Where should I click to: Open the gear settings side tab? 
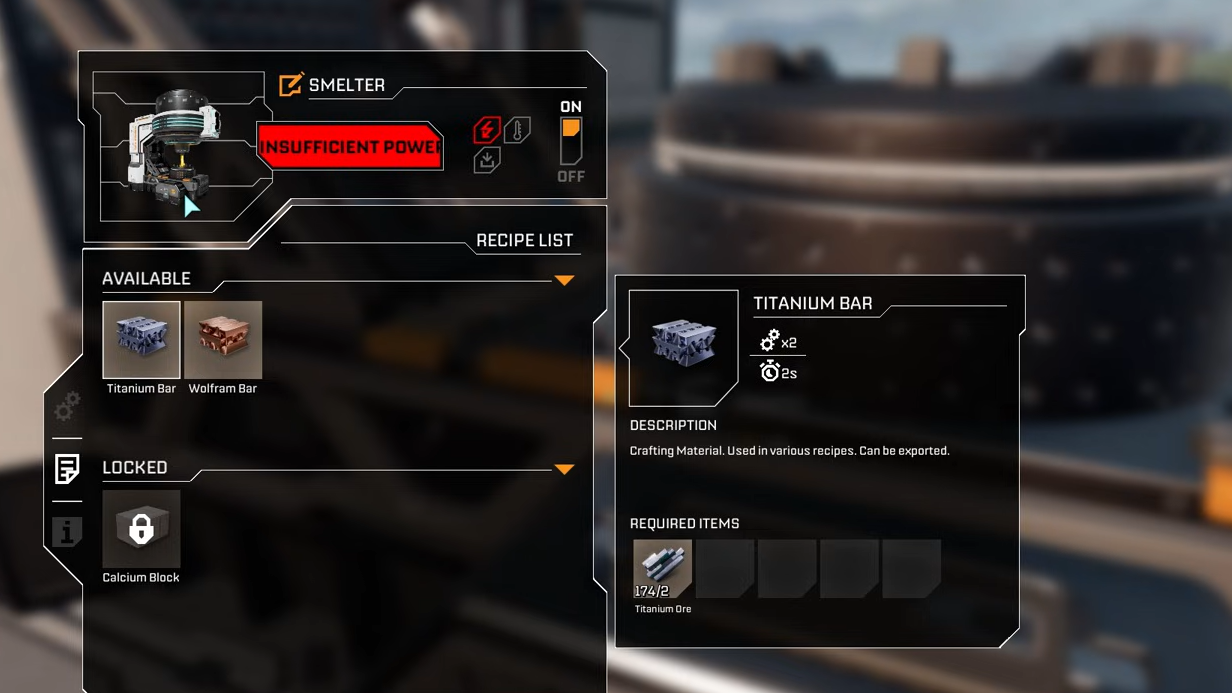pos(67,406)
